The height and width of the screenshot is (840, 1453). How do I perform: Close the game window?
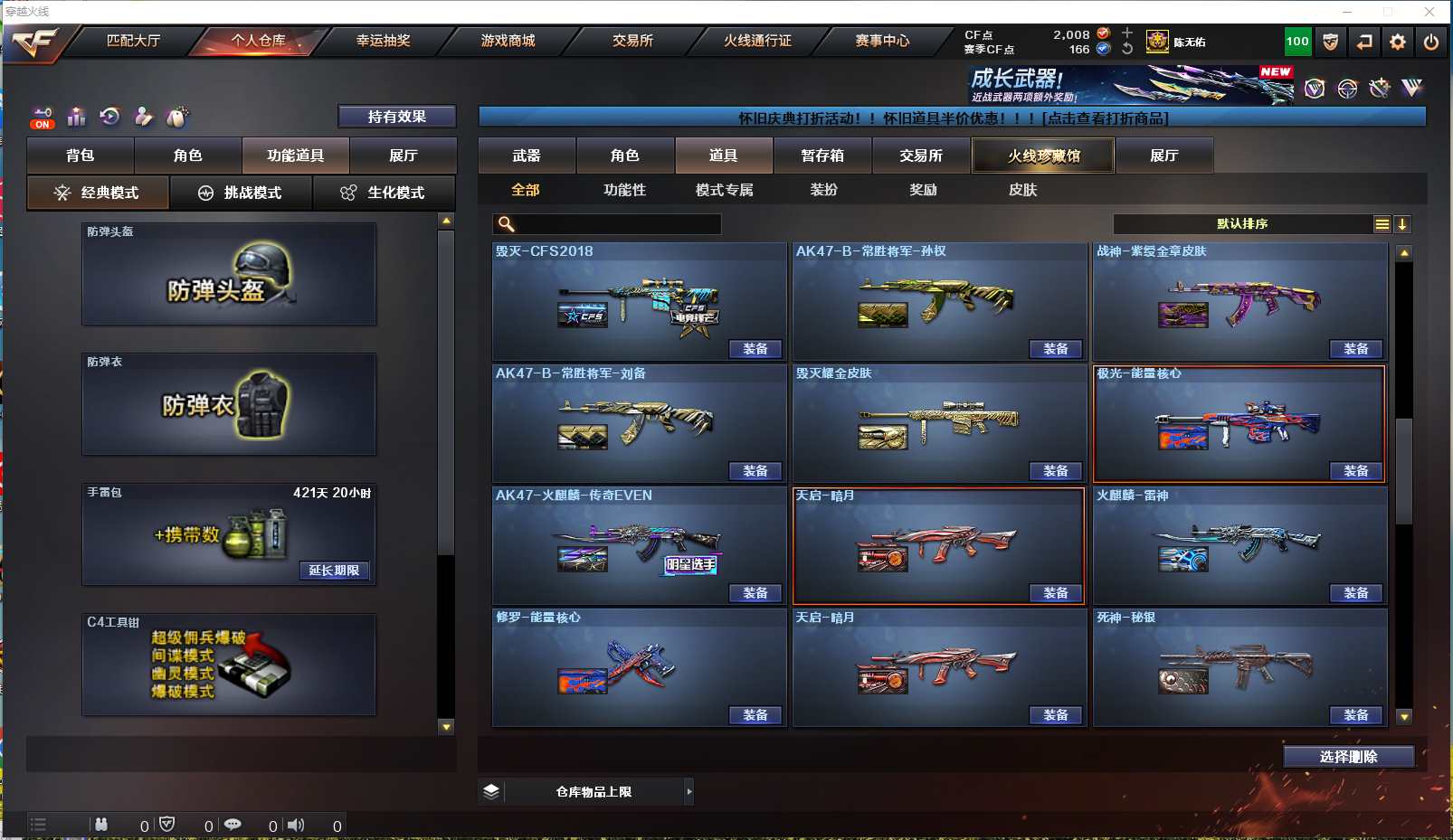1429,12
